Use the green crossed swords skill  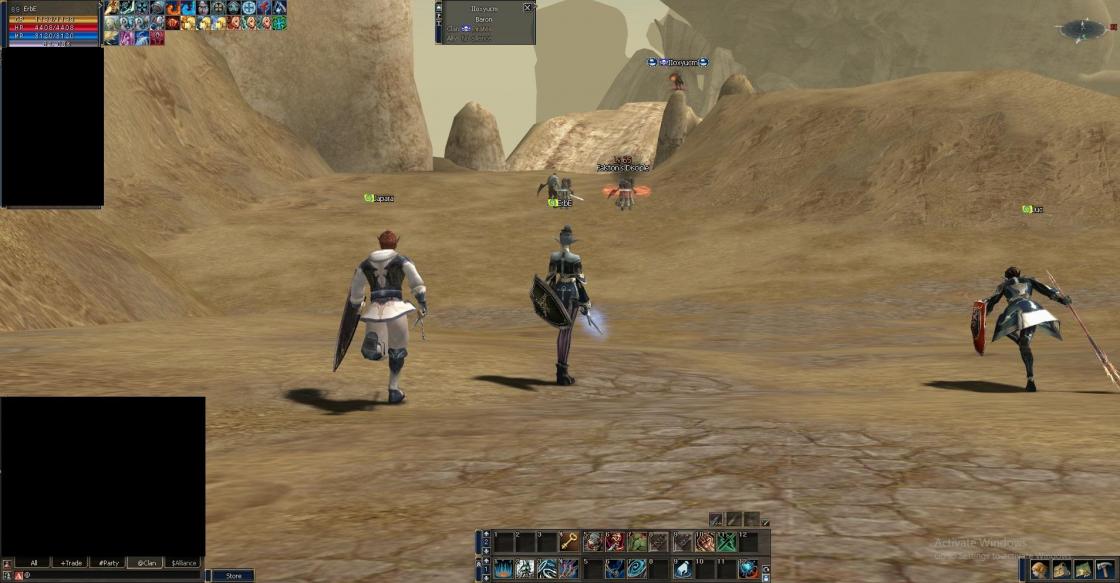[727, 542]
